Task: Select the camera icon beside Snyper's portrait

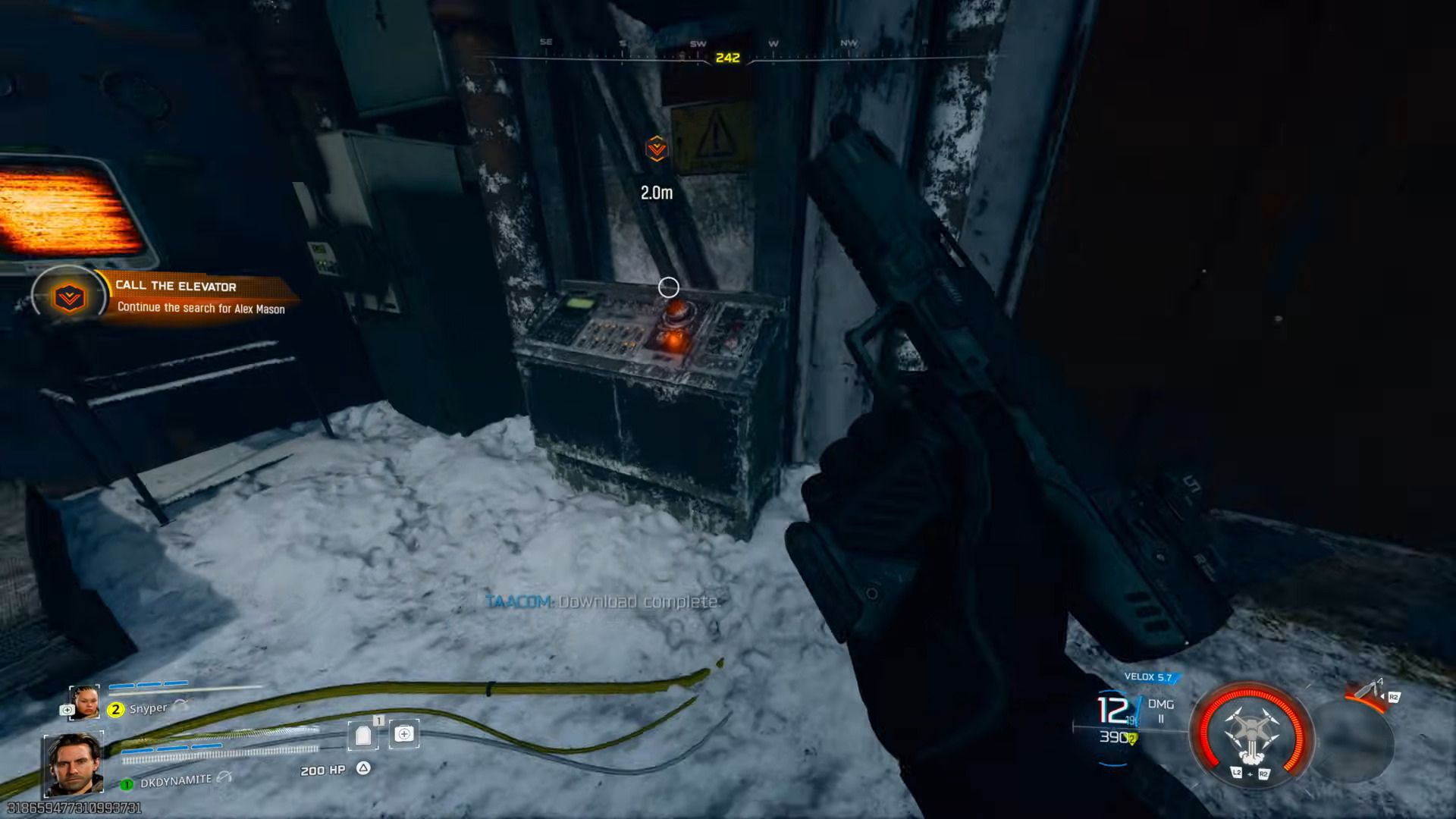Action: click(67, 709)
